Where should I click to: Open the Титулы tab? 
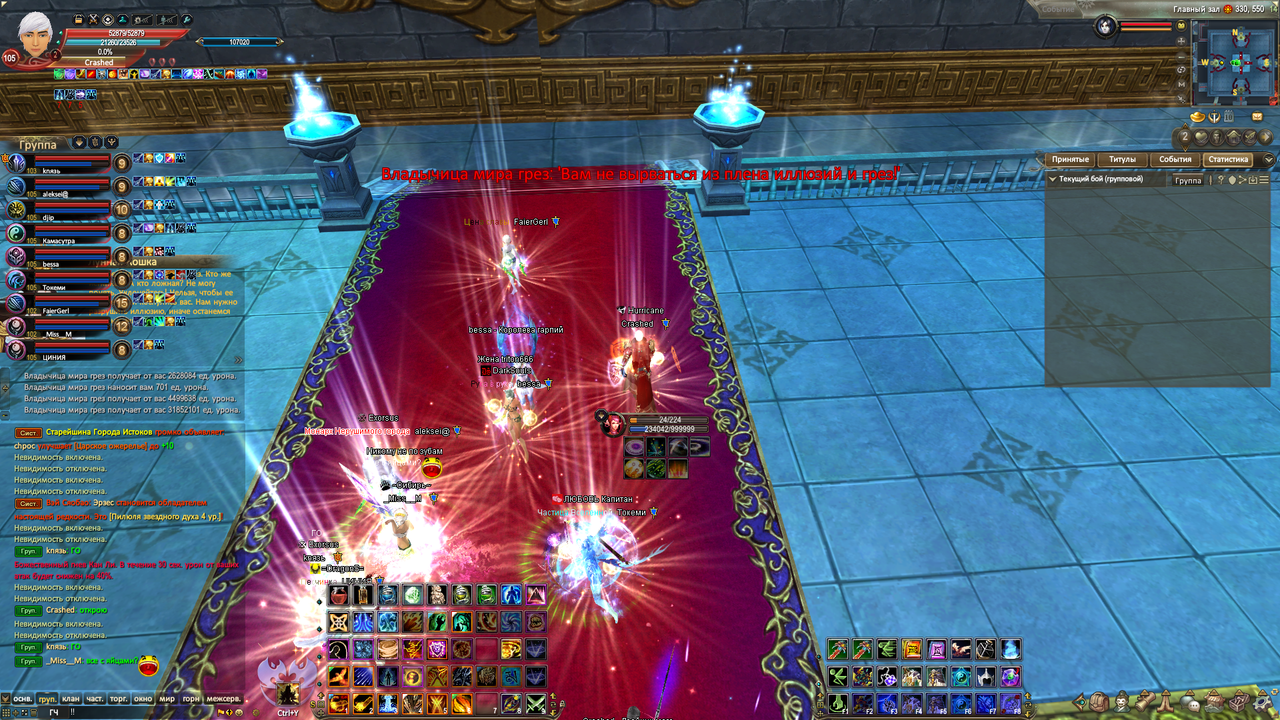pyautogui.click(x=1122, y=160)
